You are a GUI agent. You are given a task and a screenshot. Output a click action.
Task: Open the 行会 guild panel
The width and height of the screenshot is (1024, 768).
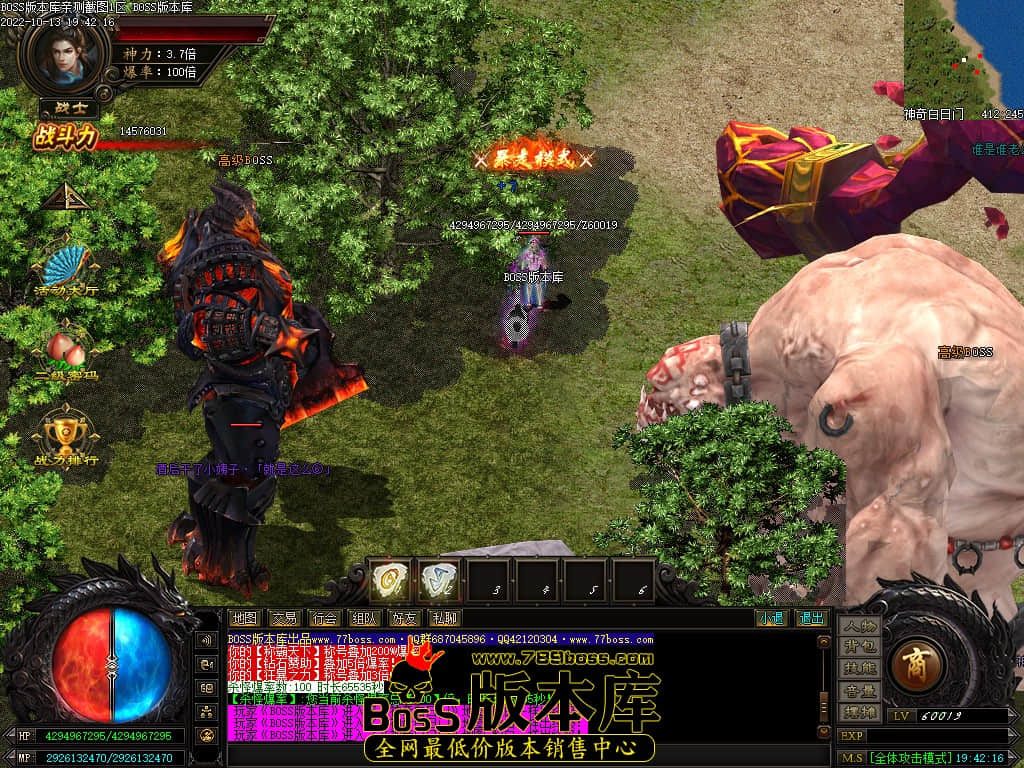tap(324, 618)
